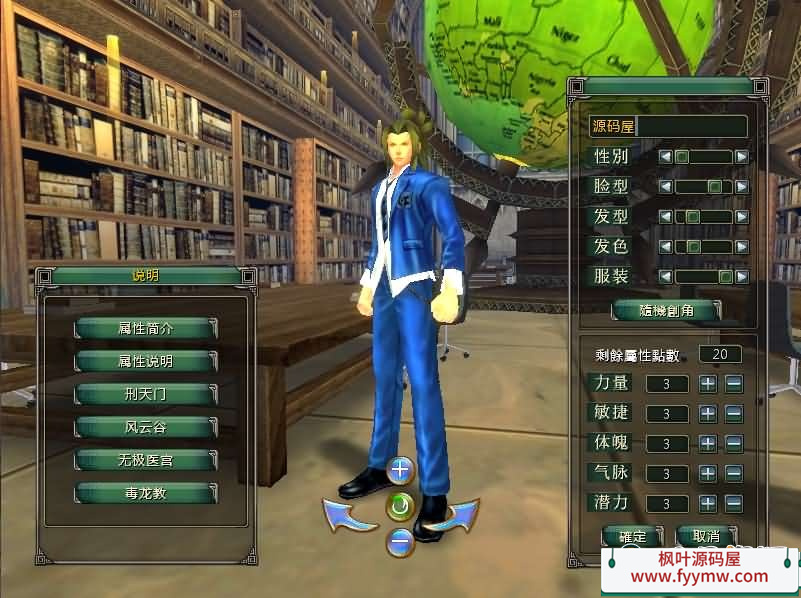The image size is (801, 598).
Task: View the 无极医宫 faction description
Action: [146, 460]
